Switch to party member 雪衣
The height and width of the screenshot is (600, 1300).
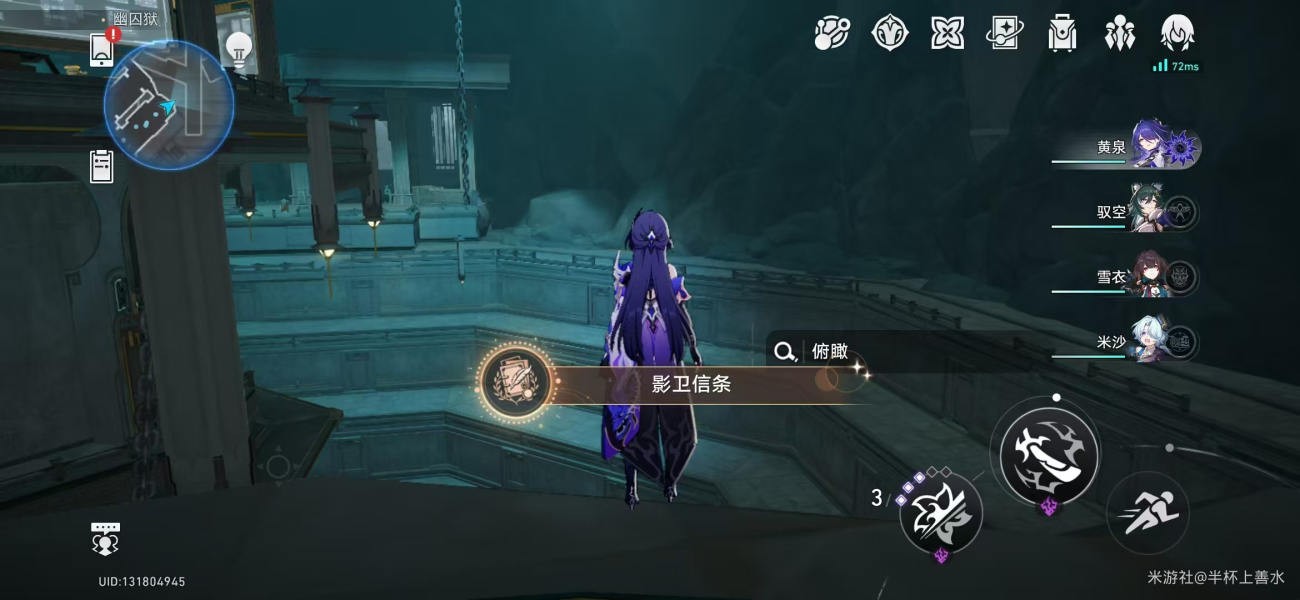1150,277
